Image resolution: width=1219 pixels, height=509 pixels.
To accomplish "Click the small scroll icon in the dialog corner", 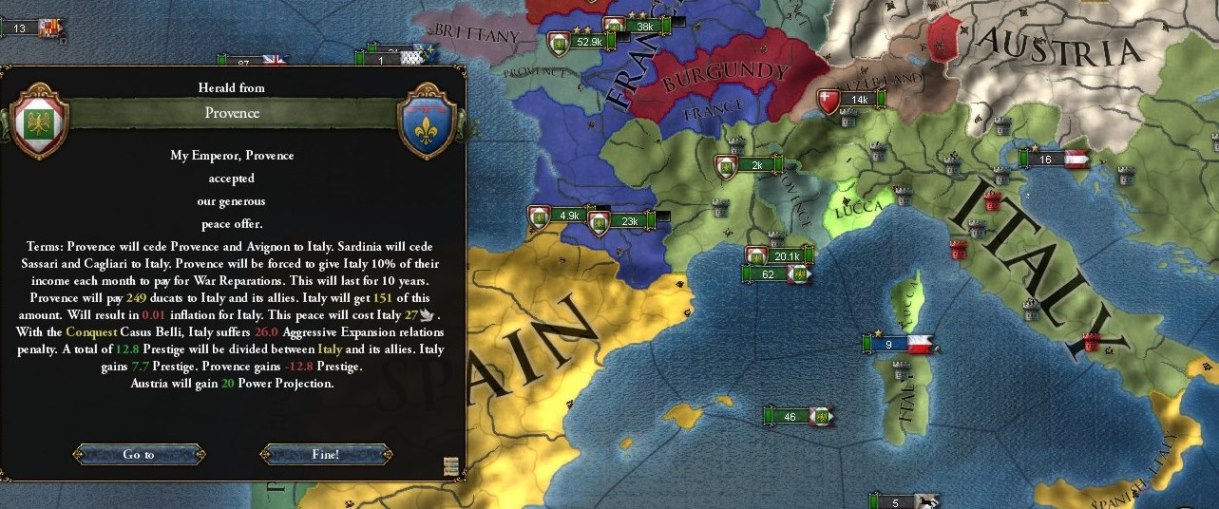I will tap(451, 466).
